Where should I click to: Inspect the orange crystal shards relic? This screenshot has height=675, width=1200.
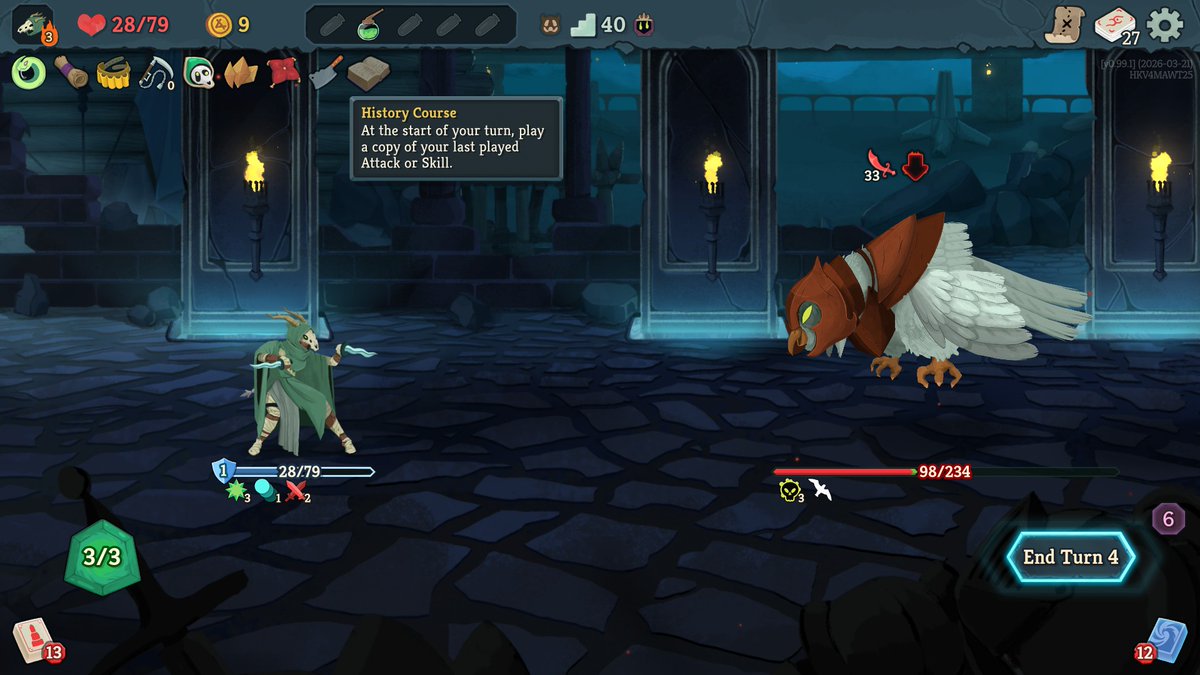click(241, 72)
